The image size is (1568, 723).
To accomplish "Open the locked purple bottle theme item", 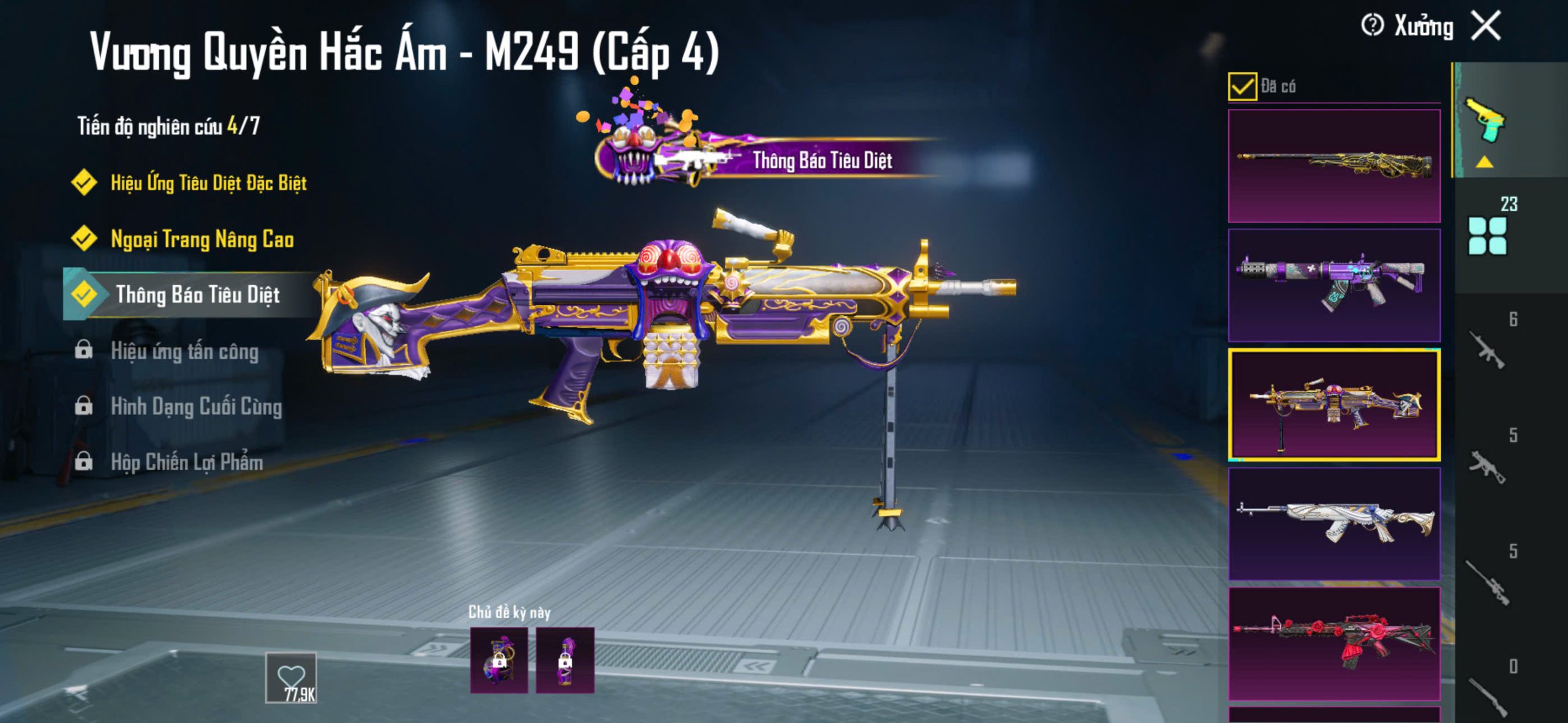I will (x=565, y=660).
